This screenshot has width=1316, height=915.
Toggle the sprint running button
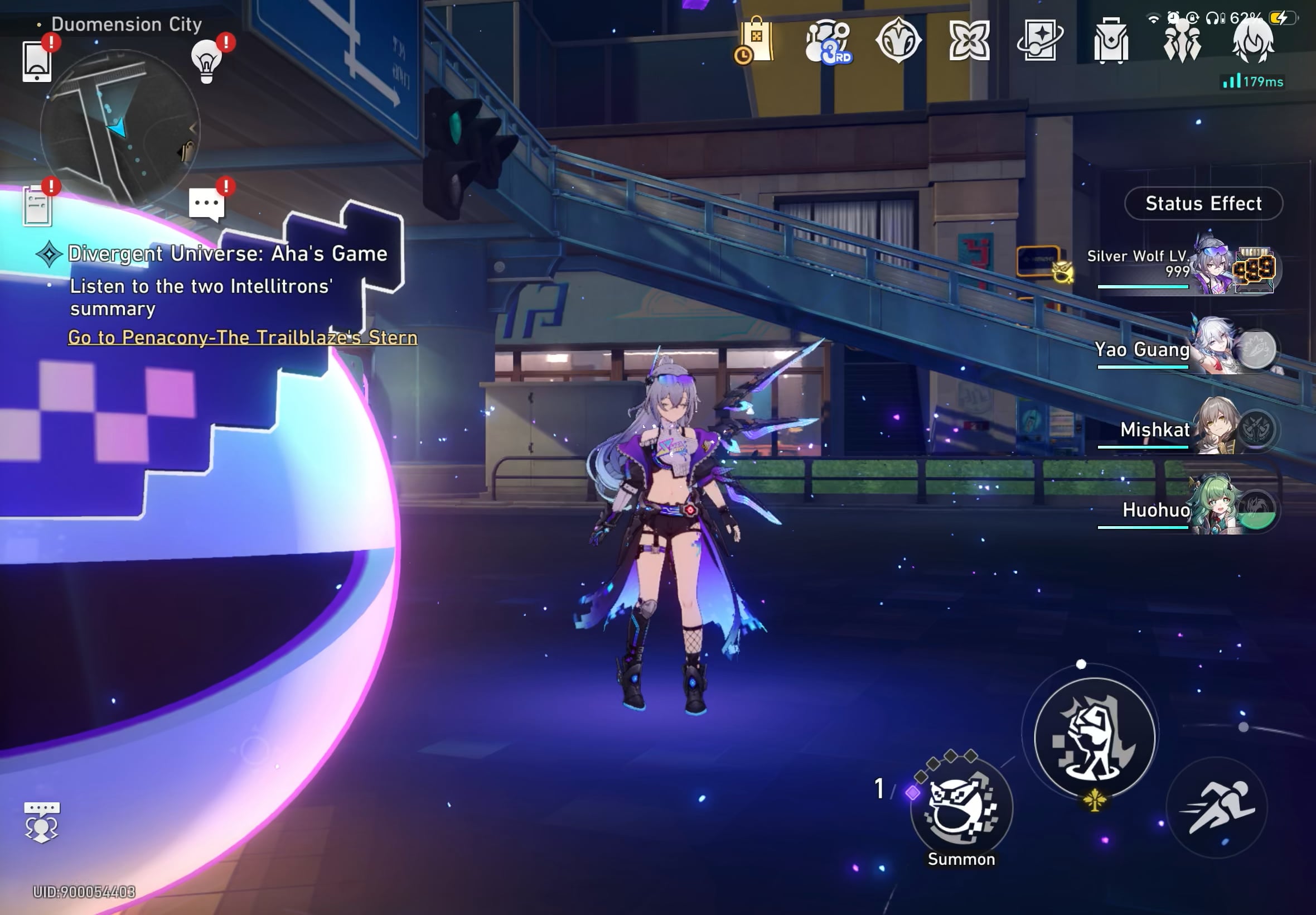tap(1216, 808)
